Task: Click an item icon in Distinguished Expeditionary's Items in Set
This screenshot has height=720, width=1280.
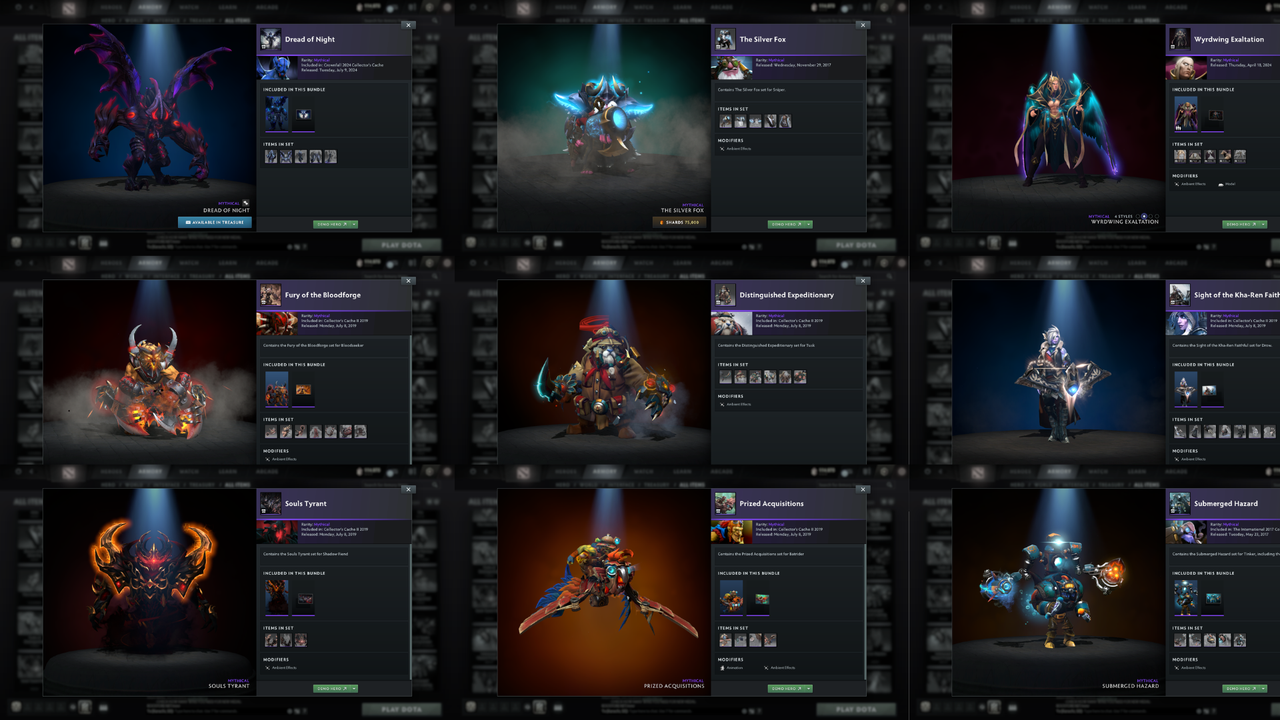Action: (x=724, y=376)
